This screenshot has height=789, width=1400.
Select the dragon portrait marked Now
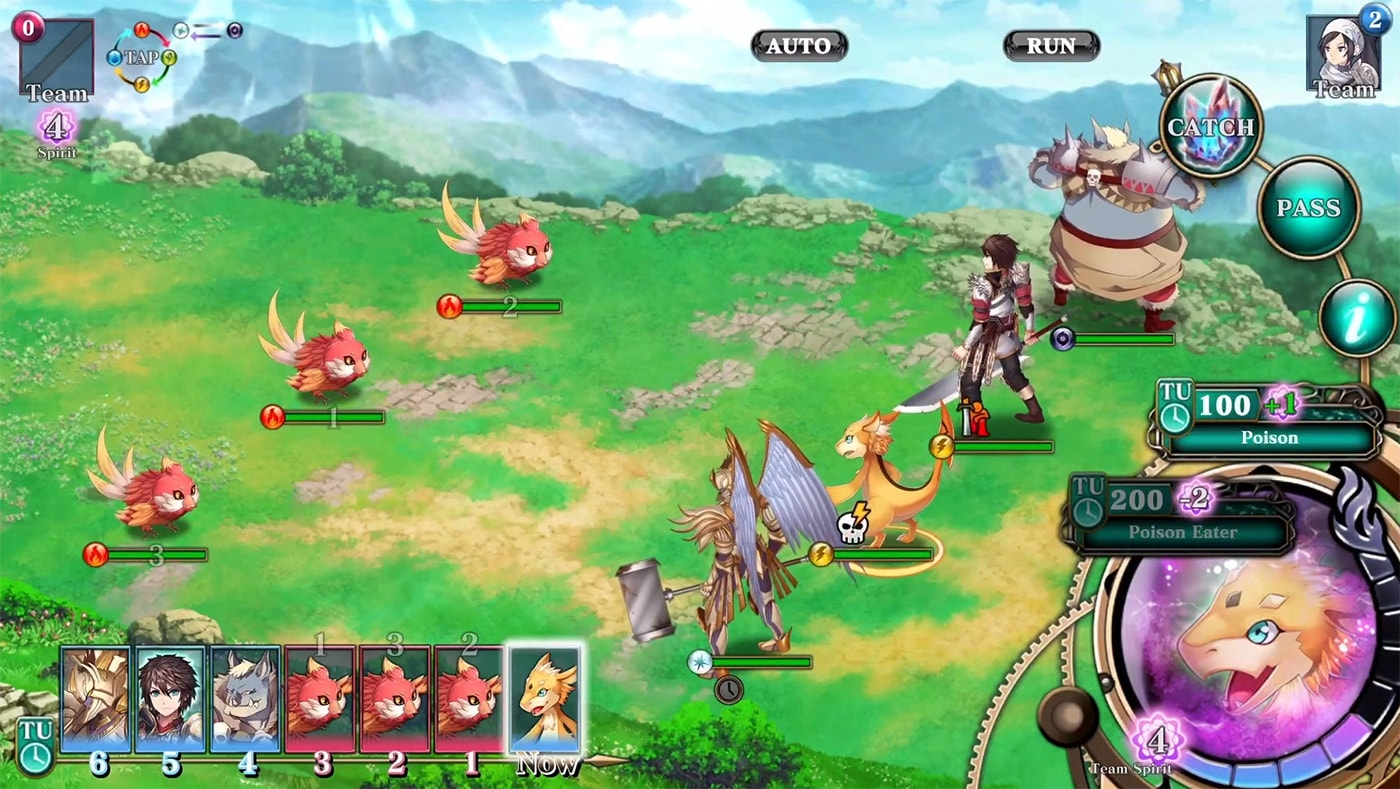coord(544,699)
